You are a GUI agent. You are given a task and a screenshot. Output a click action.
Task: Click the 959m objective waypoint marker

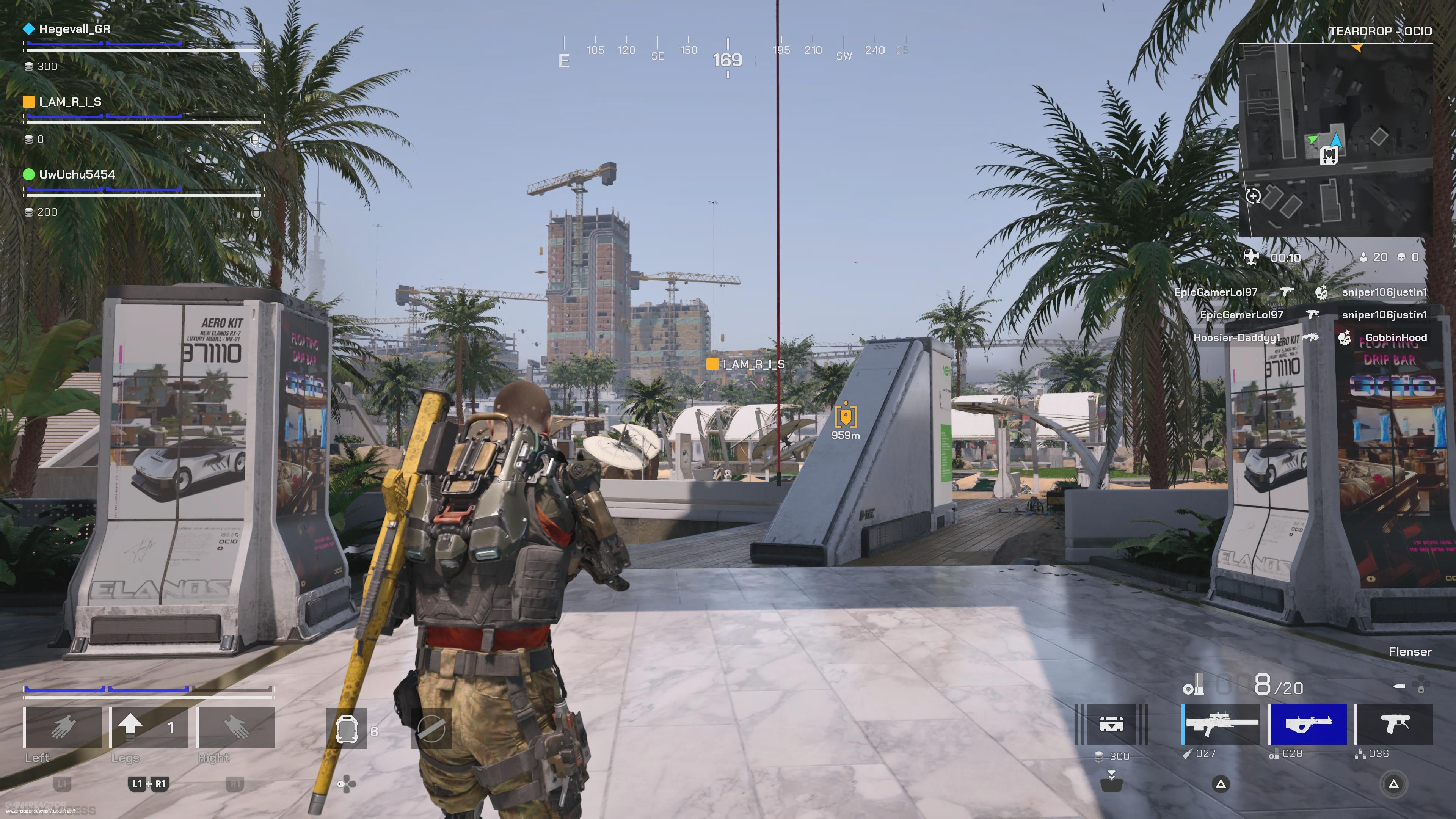click(845, 417)
